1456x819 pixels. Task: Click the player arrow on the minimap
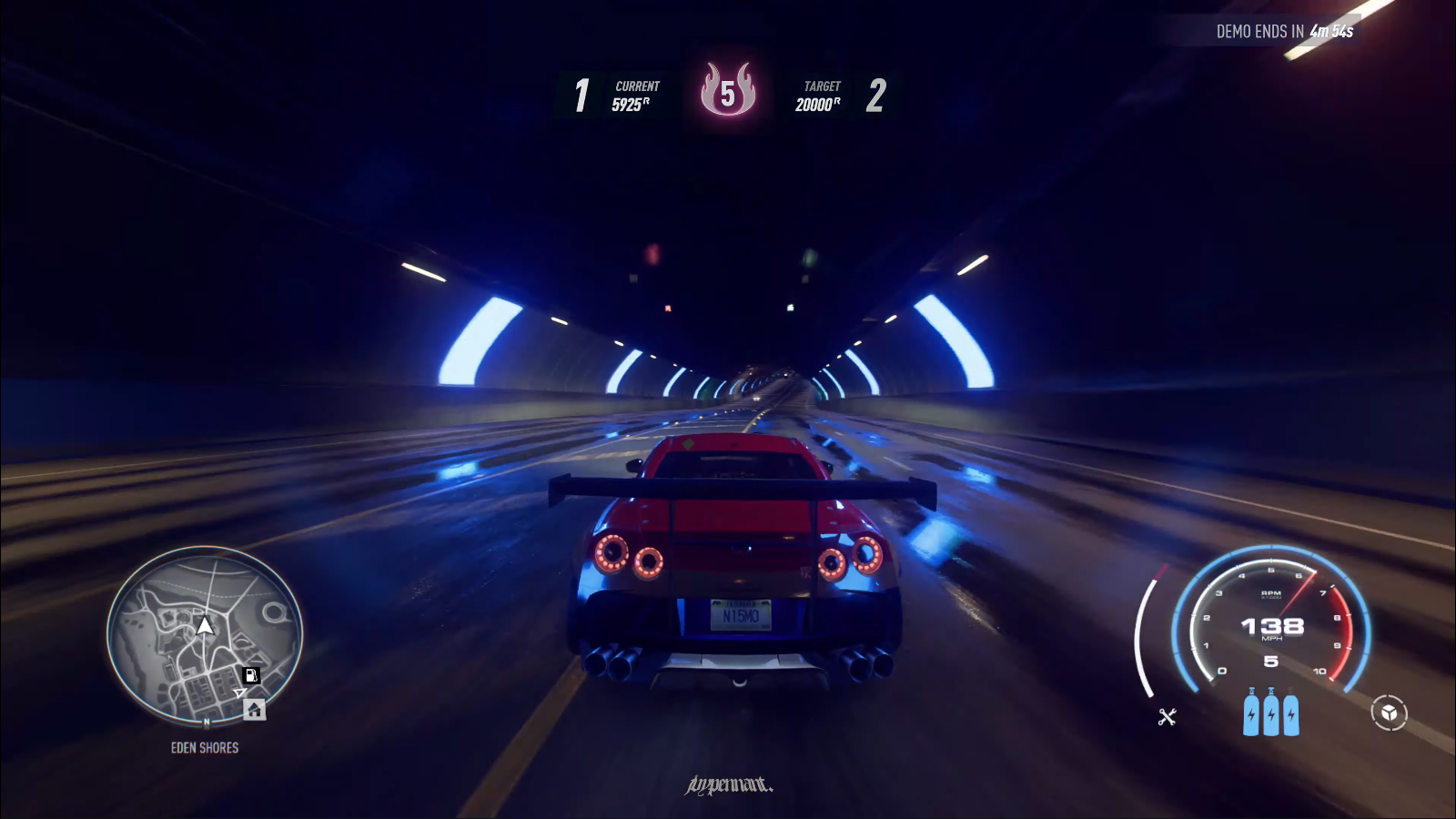click(206, 627)
